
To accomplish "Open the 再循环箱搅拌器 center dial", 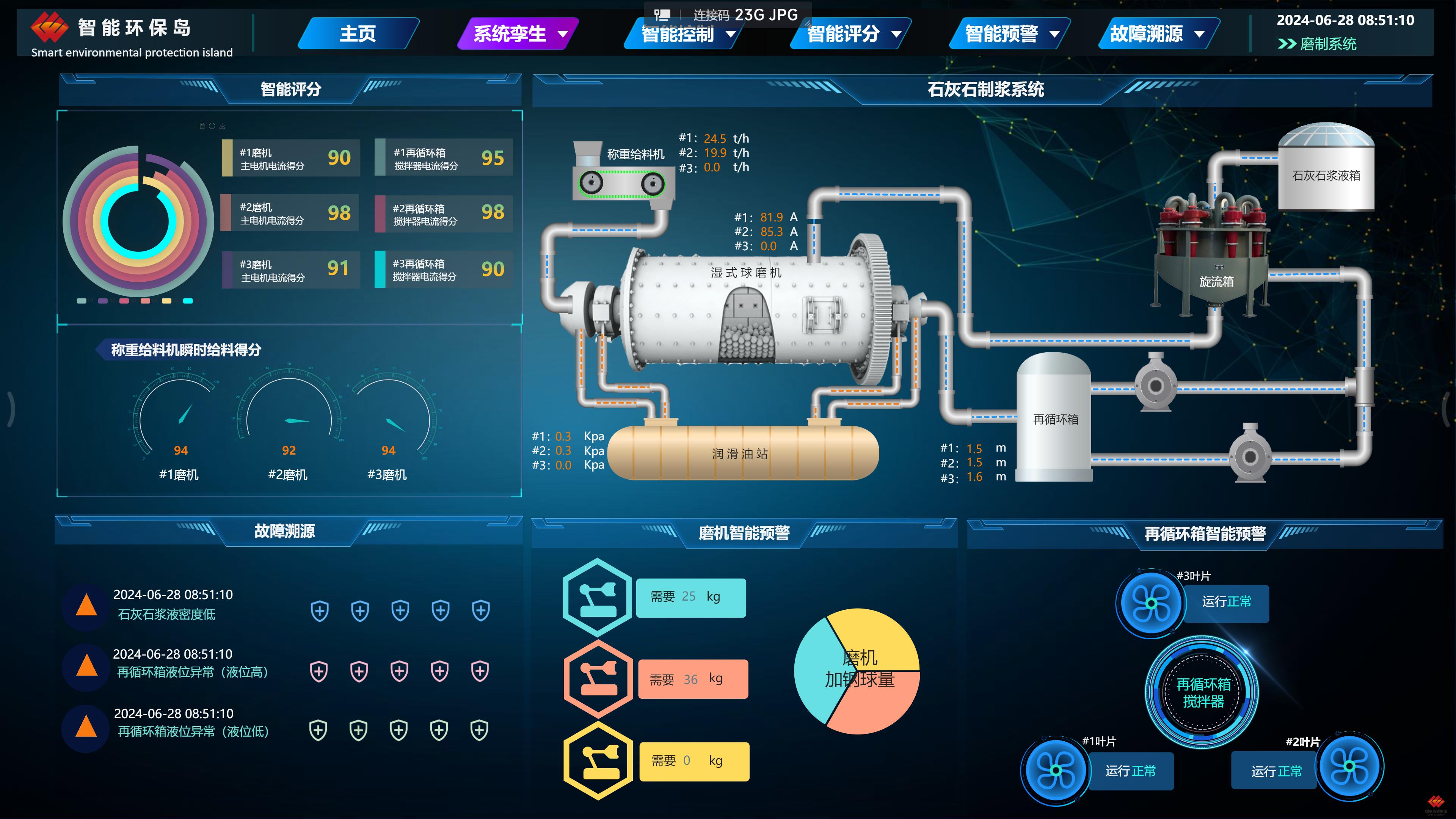I will coord(1202,693).
